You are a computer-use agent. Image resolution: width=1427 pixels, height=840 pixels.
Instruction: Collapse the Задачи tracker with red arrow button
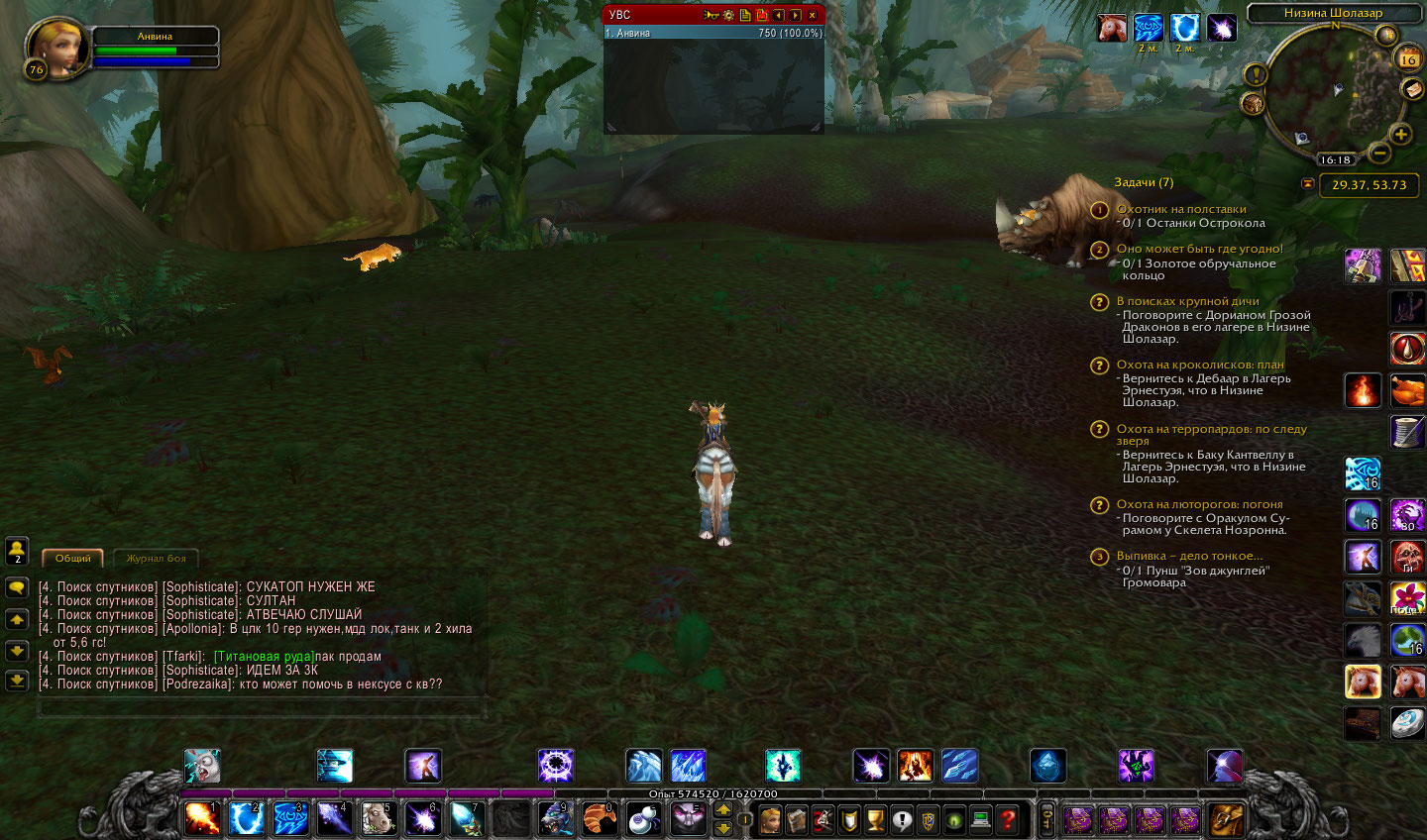[x=1307, y=183]
